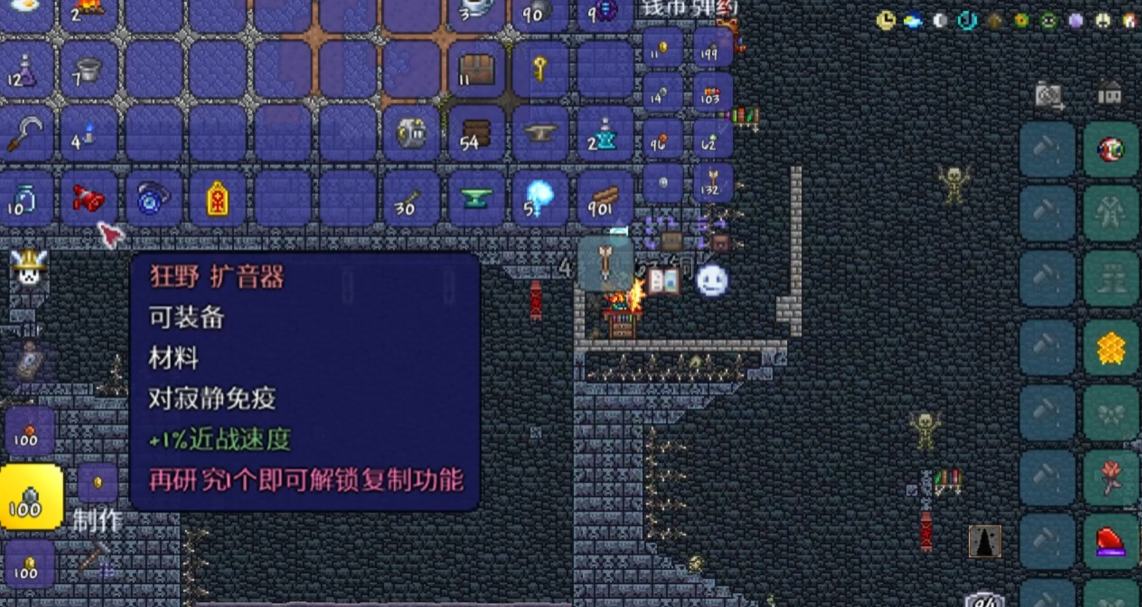Select the red megaphone inventory slot
Viewport: 1142px width, 607px height.
click(89, 199)
